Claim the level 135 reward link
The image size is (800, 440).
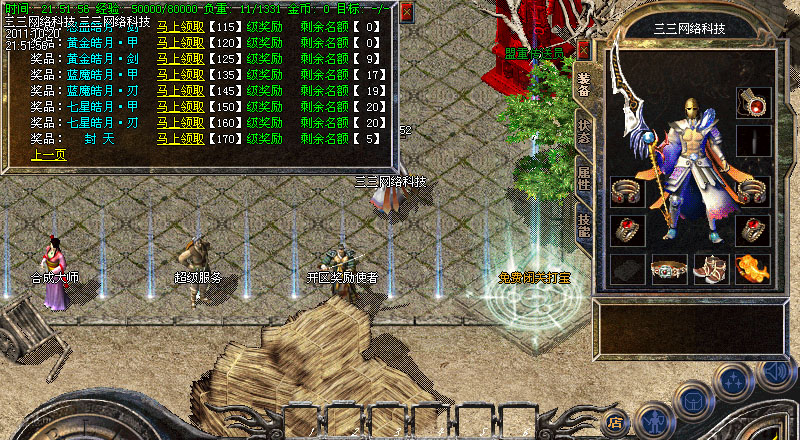pos(180,74)
